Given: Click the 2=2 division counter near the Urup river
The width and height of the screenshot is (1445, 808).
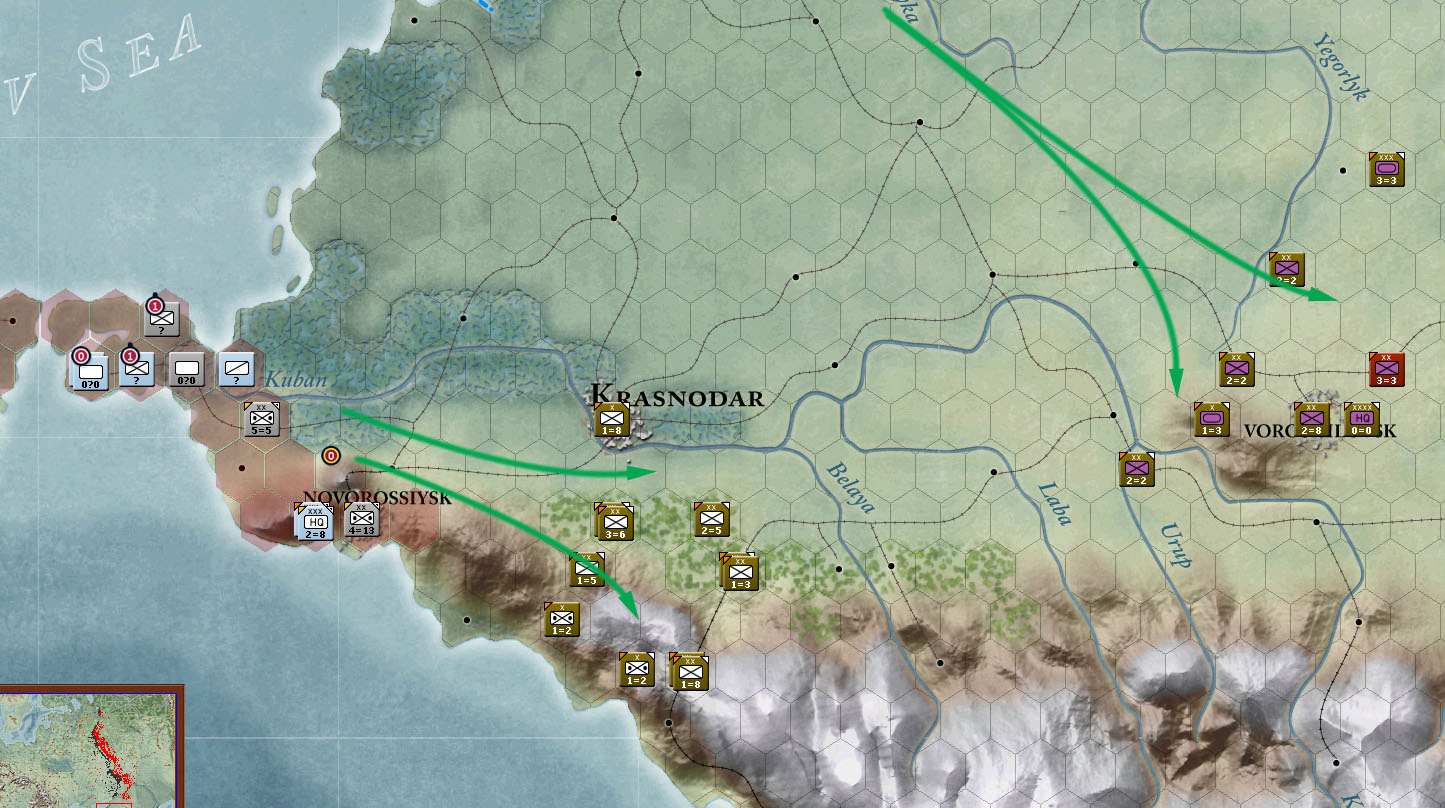Looking at the screenshot, I should point(1135,470).
